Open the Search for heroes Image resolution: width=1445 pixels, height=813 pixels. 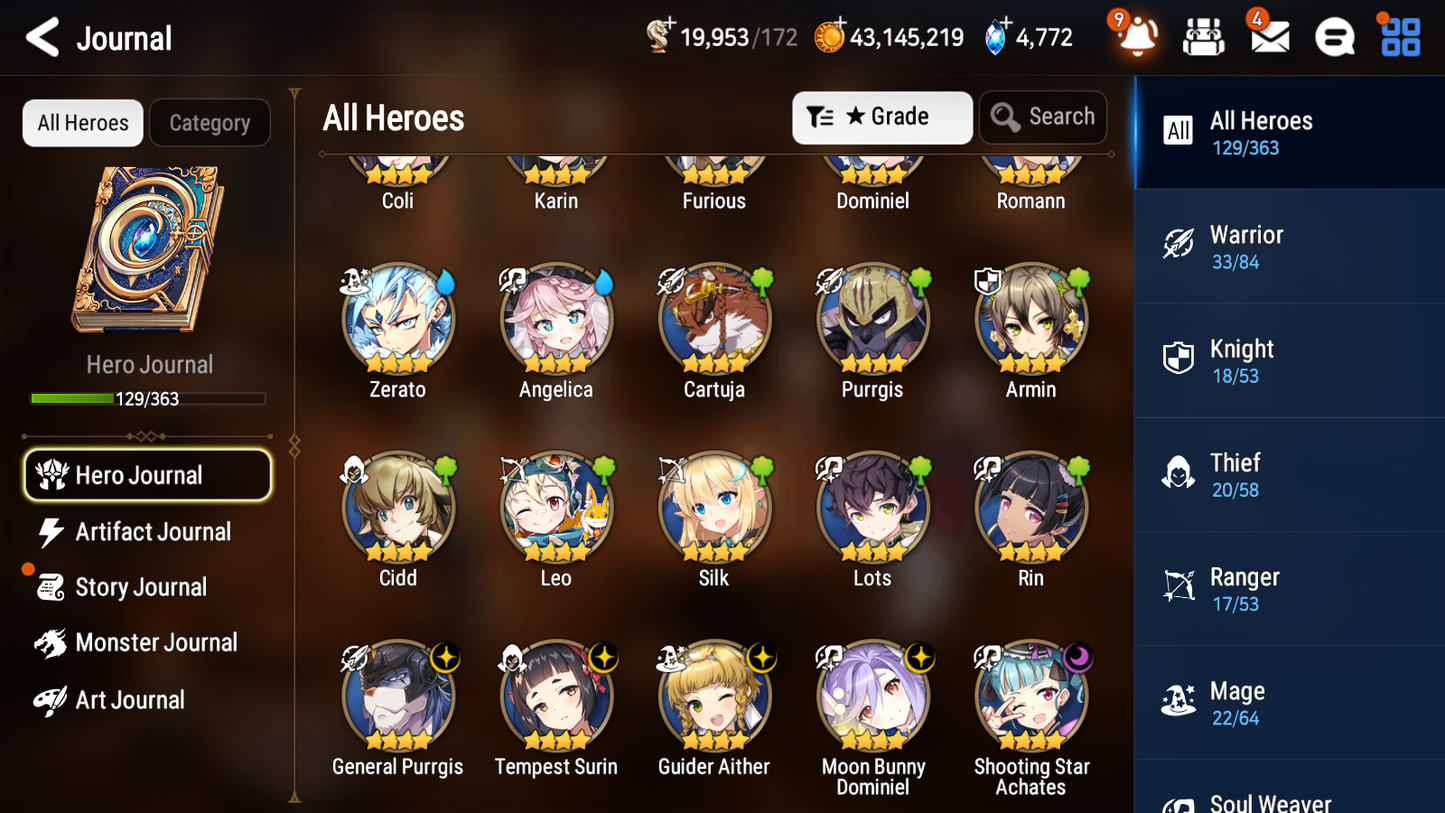coord(1043,117)
